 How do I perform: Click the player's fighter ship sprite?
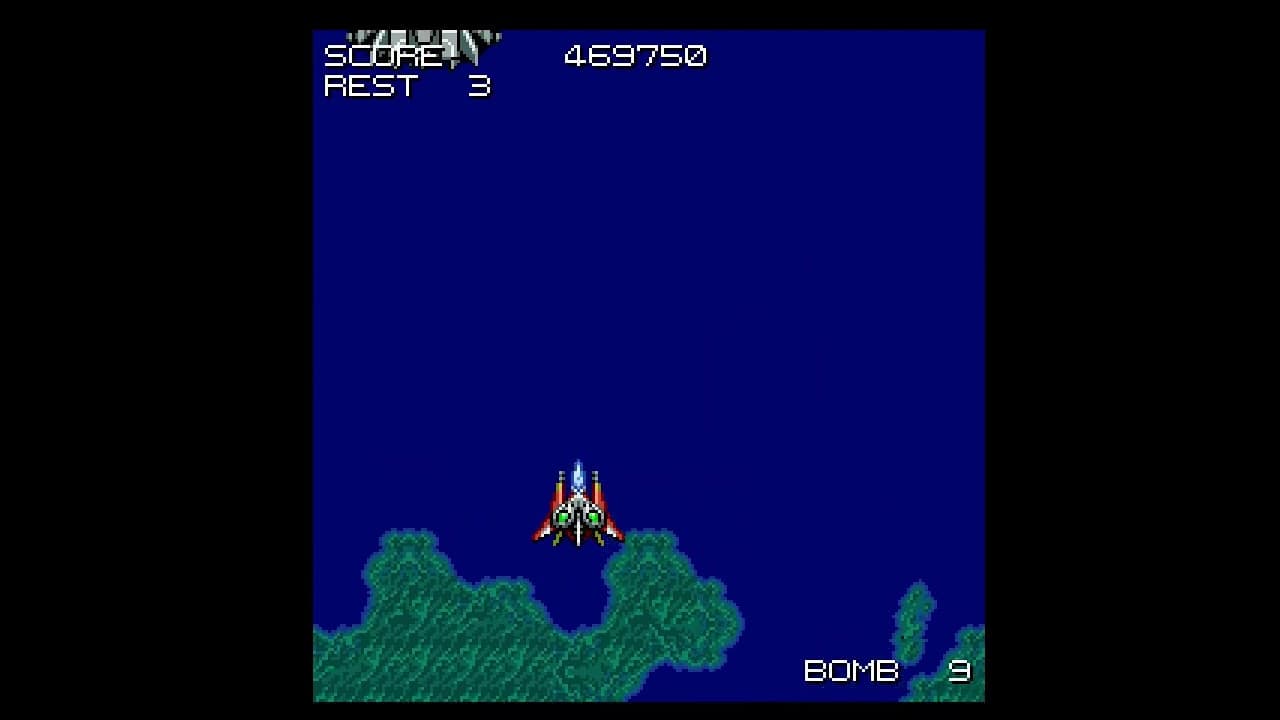coord(578,510)
